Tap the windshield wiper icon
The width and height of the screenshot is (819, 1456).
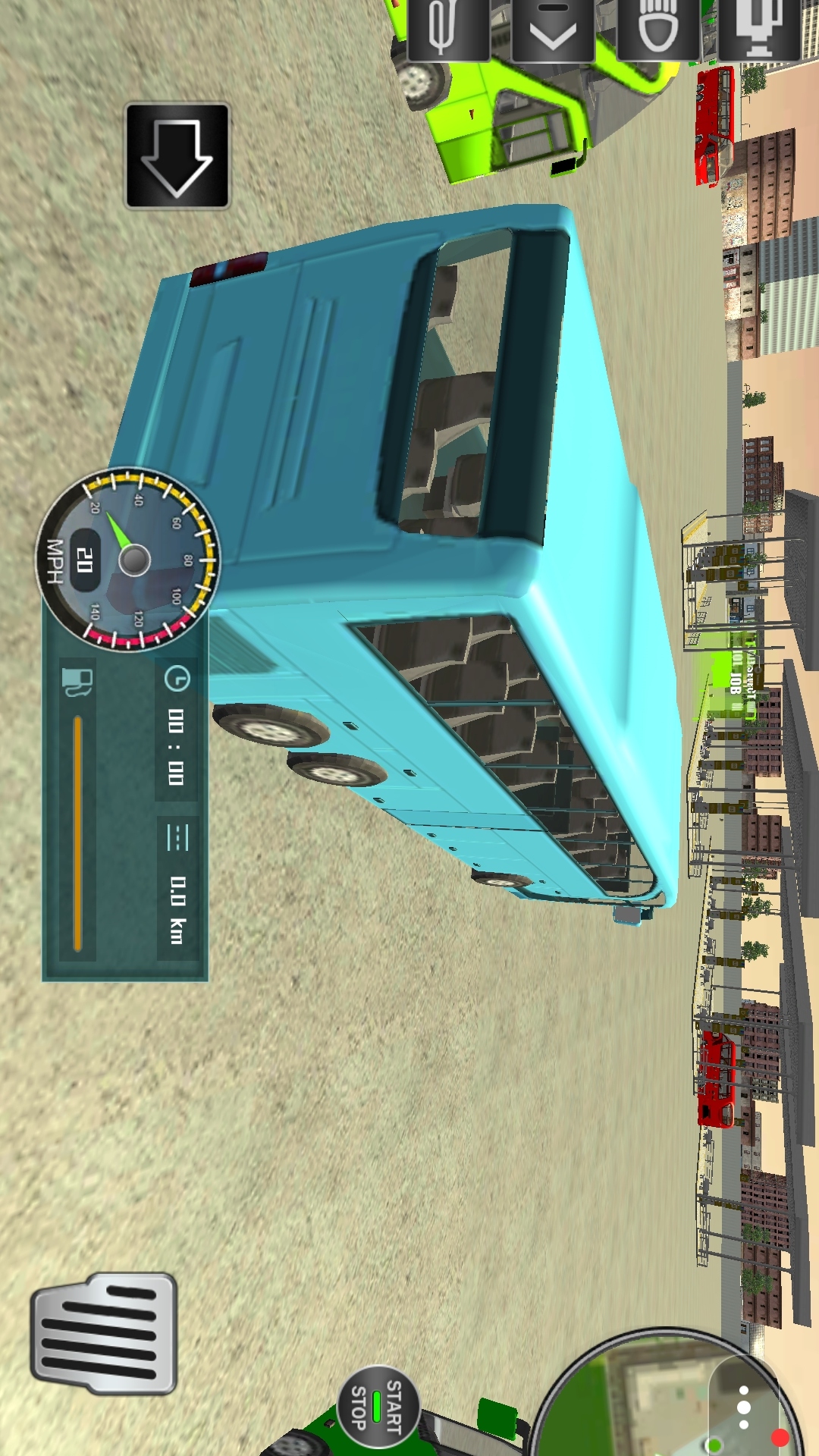(447, 30)
